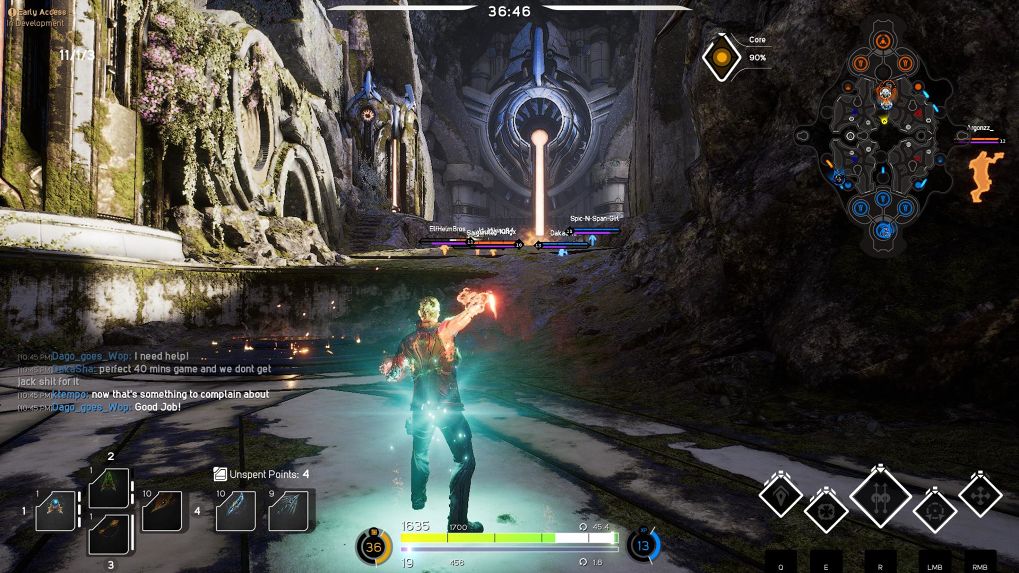Trigger the large twin-arrows ultimate ability
Viewport: 1019px width, 573px height.
click(880, 496)
